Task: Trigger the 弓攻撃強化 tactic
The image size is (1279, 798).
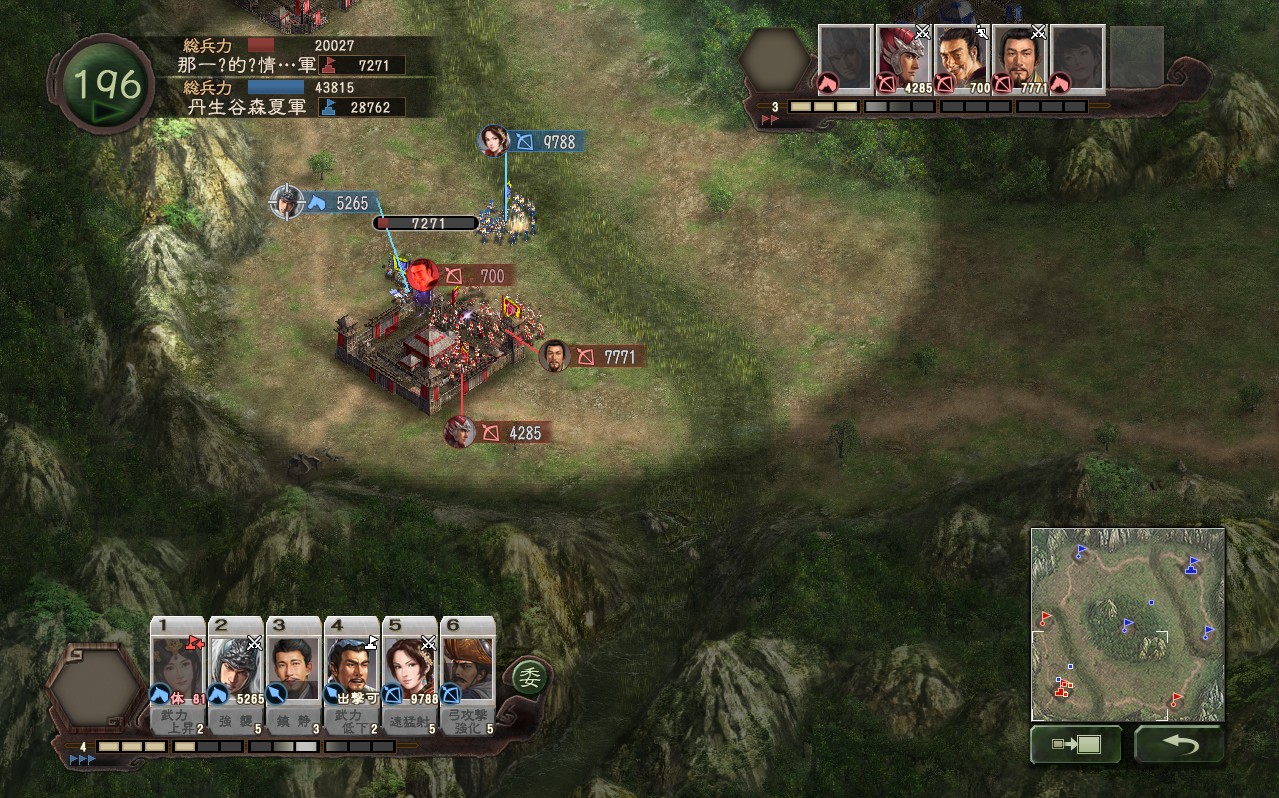Action: [x=468, y=722]
